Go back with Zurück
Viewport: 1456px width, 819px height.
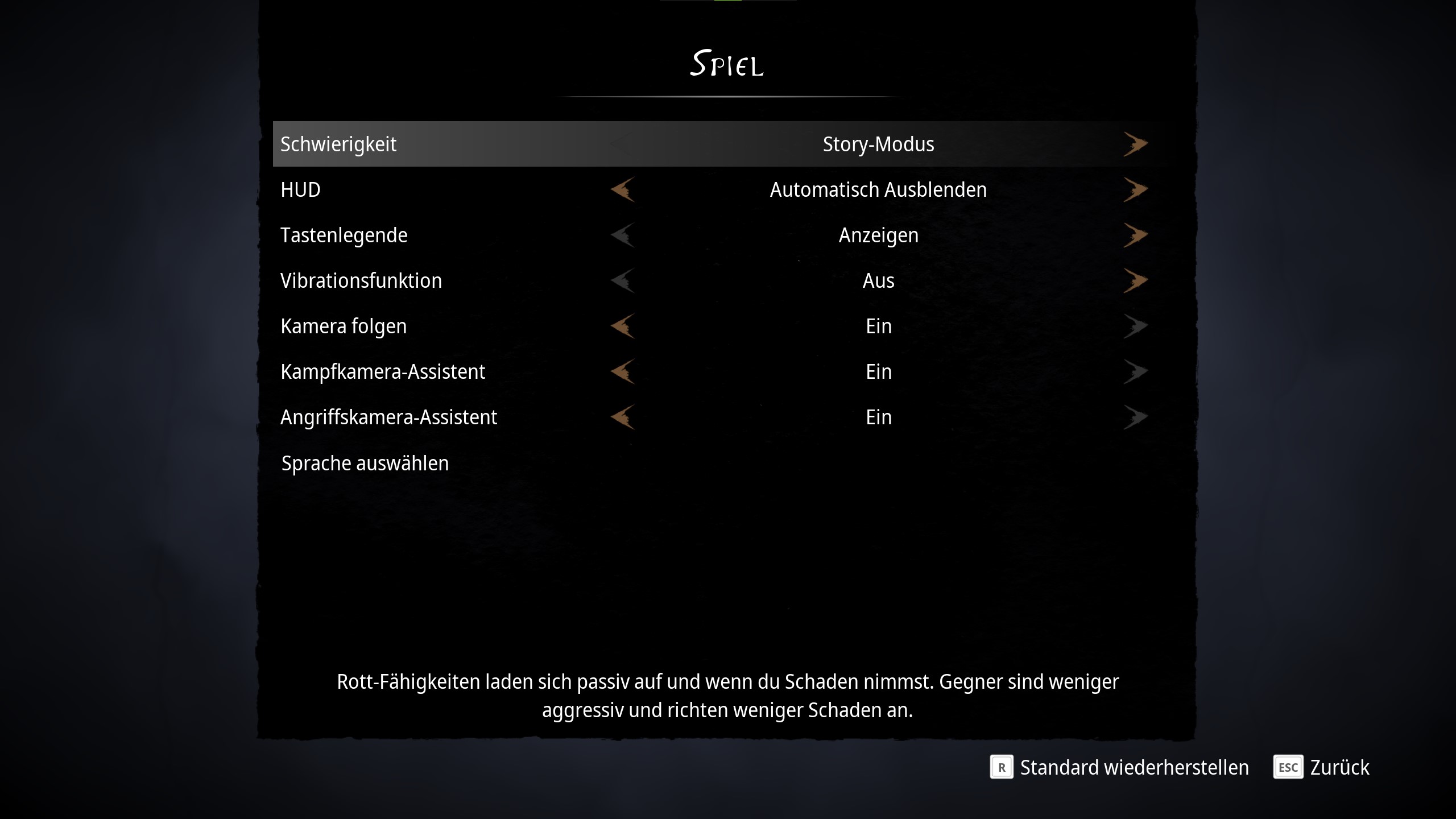pyautogui.click(x=1322, y=767)
